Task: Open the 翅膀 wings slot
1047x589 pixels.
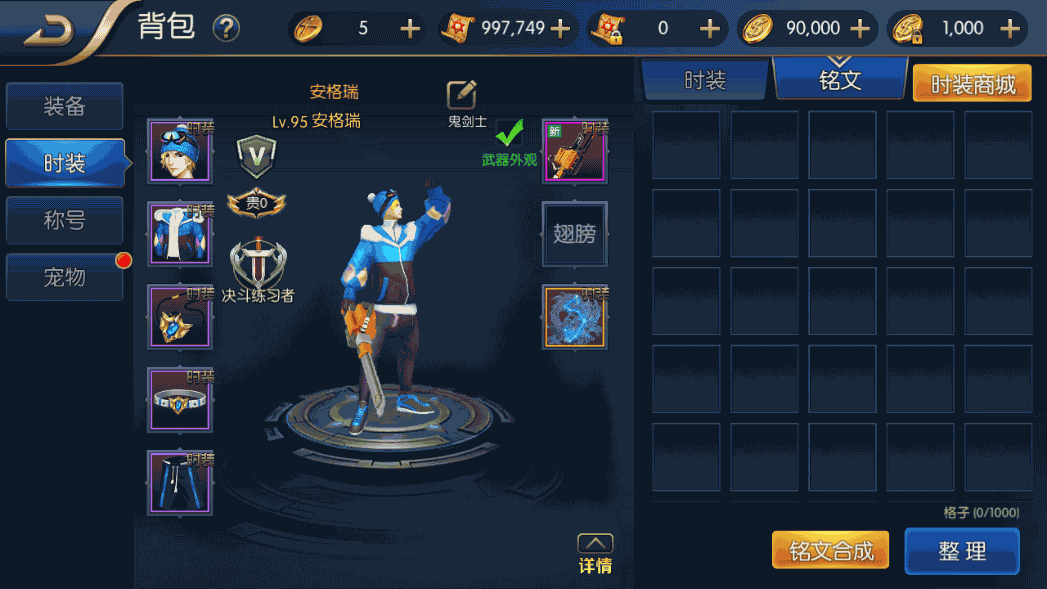Action: tap(575, 234)
